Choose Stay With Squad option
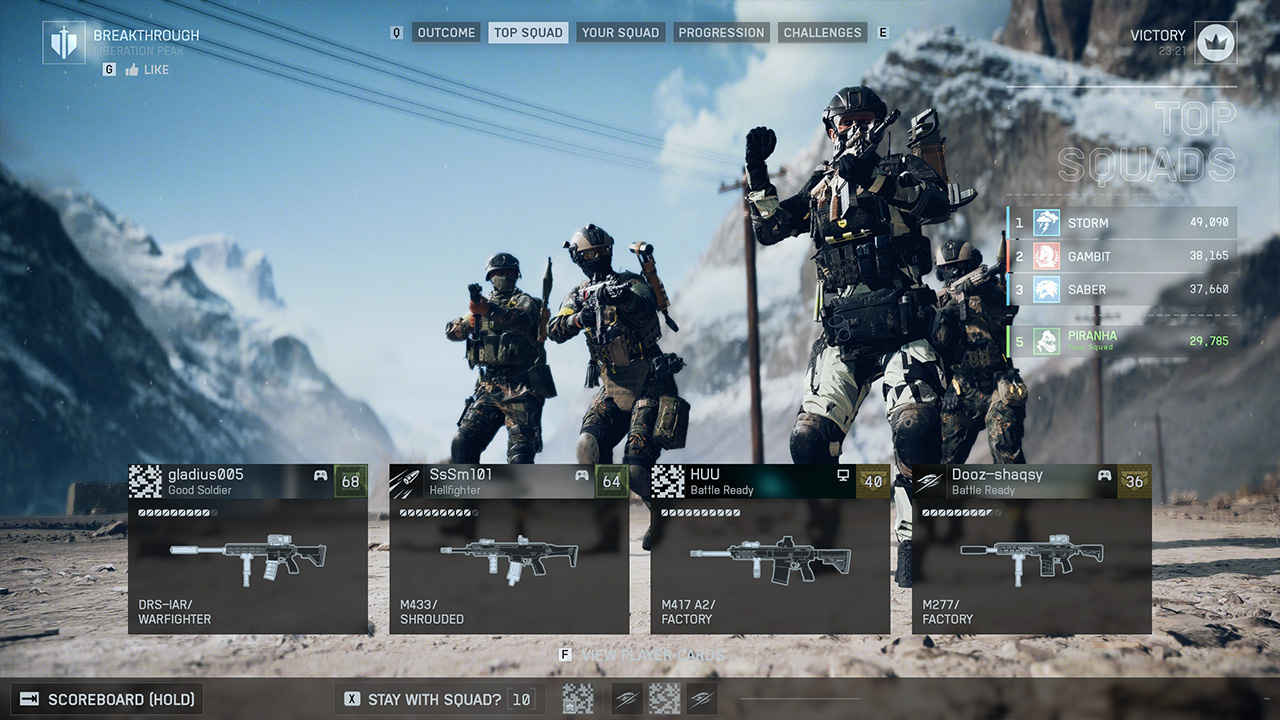 tap(434, 699)
